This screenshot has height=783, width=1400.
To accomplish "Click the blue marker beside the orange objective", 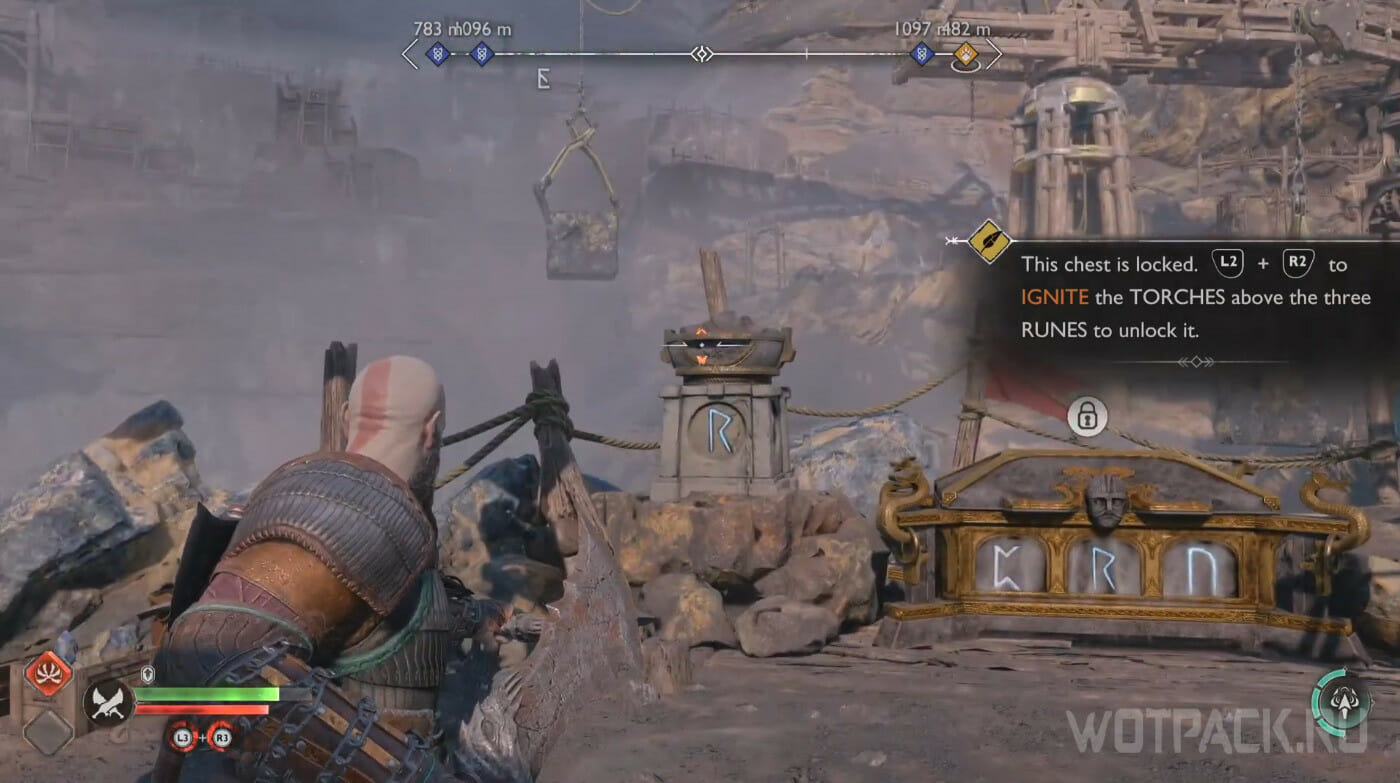I will tap(922, 54).
